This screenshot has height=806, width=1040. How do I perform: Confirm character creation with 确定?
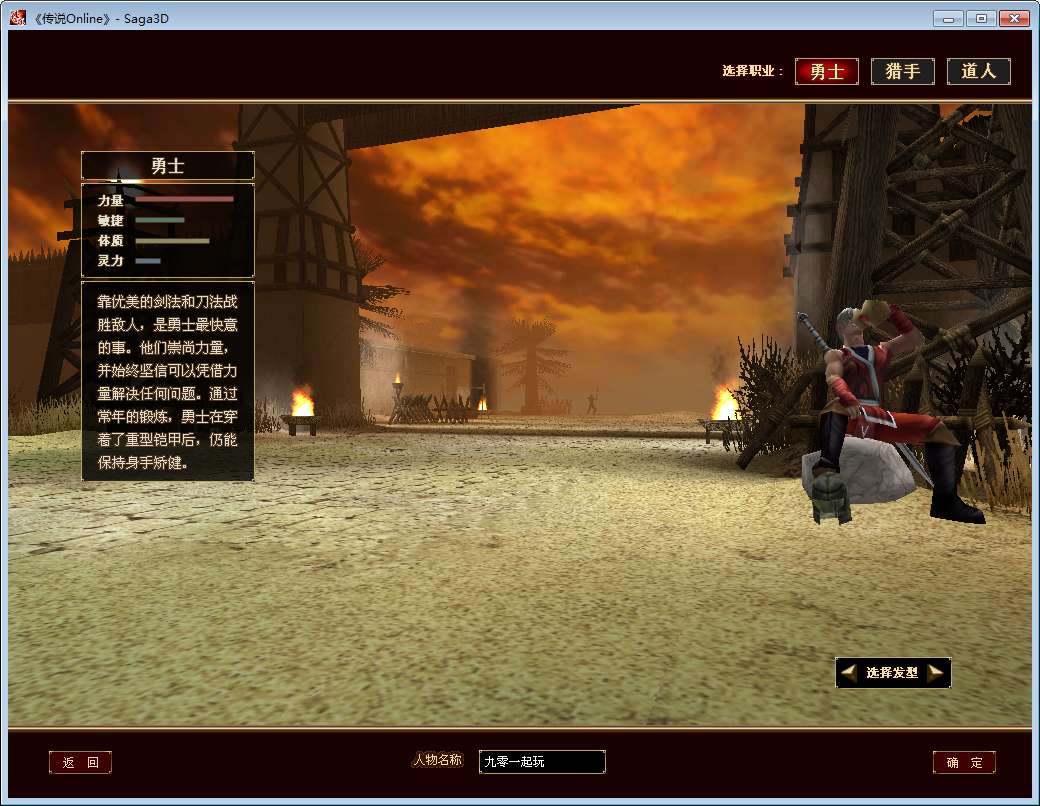[964, 763]
